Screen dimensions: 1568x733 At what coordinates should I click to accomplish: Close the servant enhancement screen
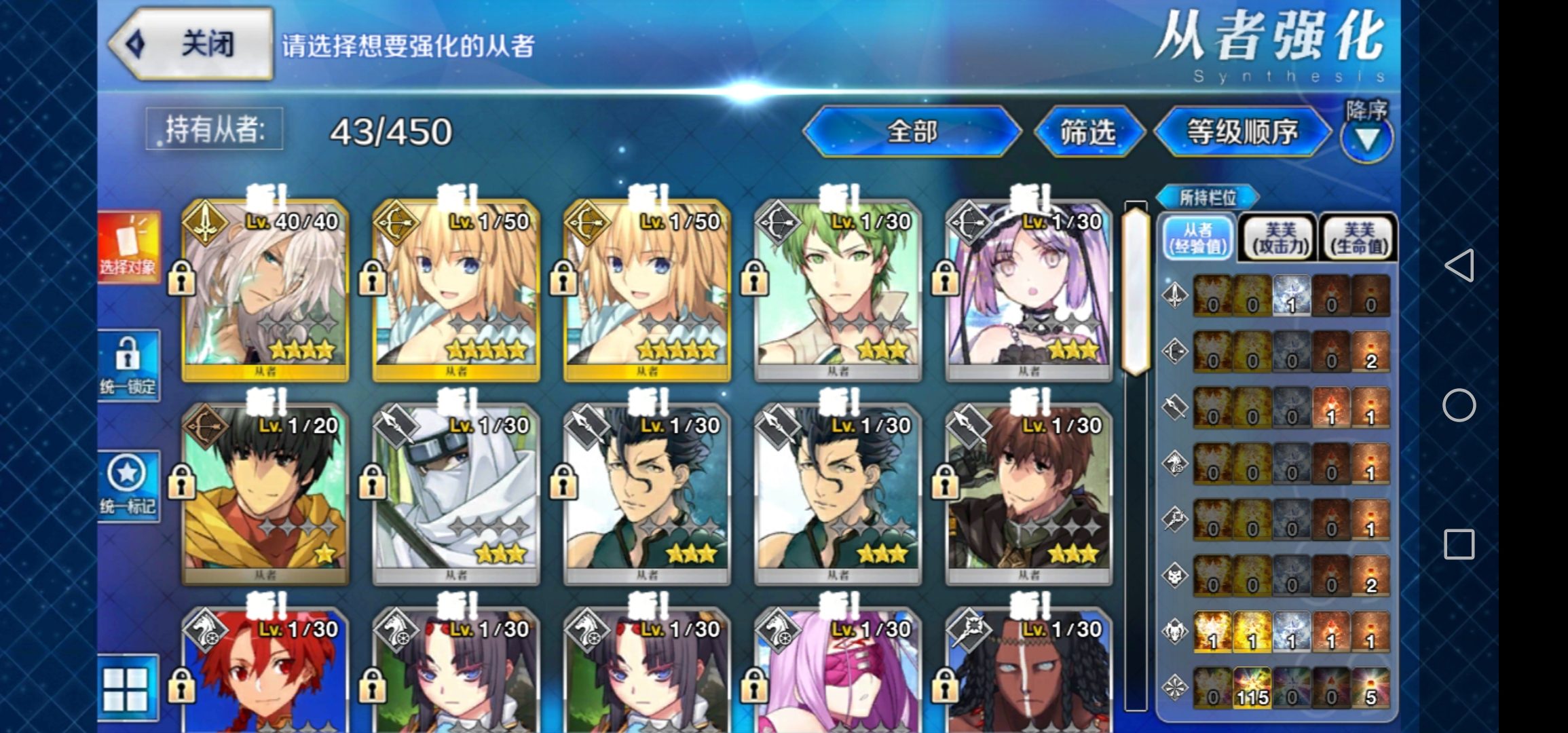pos(191,45)
